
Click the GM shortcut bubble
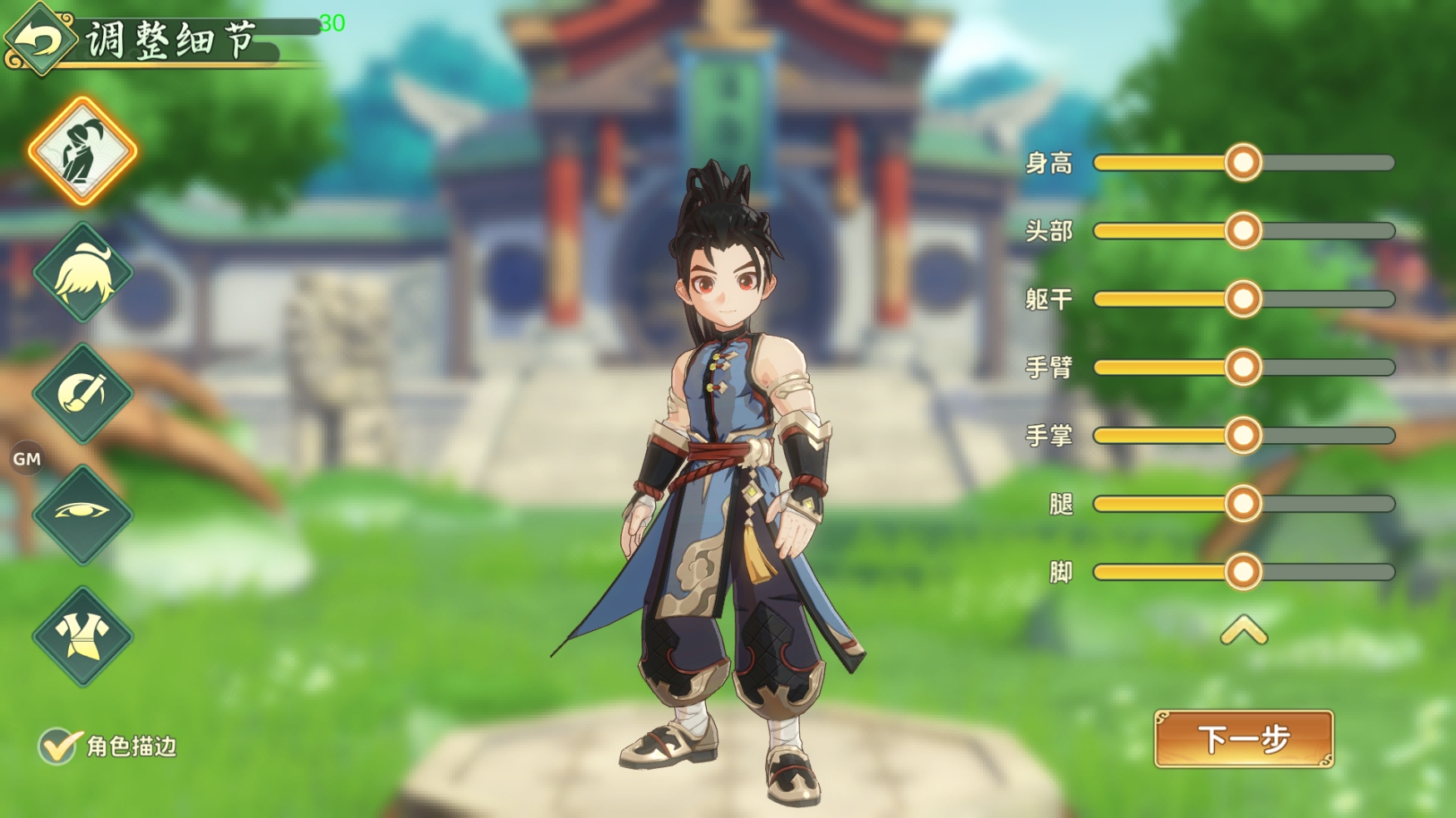[27, 458]
